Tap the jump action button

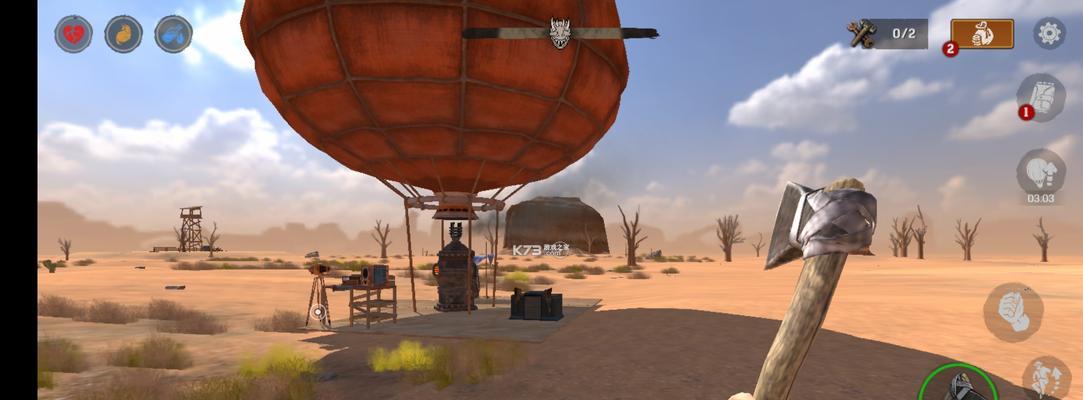1046,378
